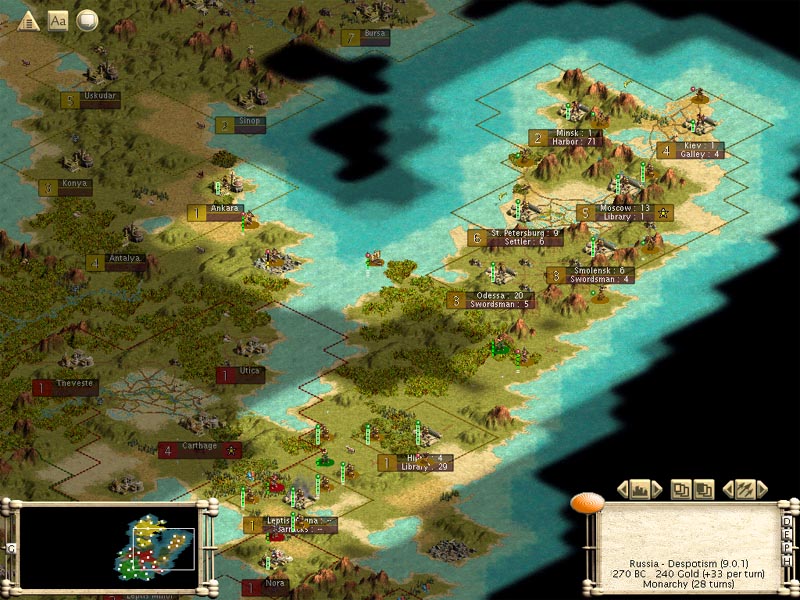800x600 pixels.
Task: Click the dark overlapping squares button
Action: [x=704, y=489]
